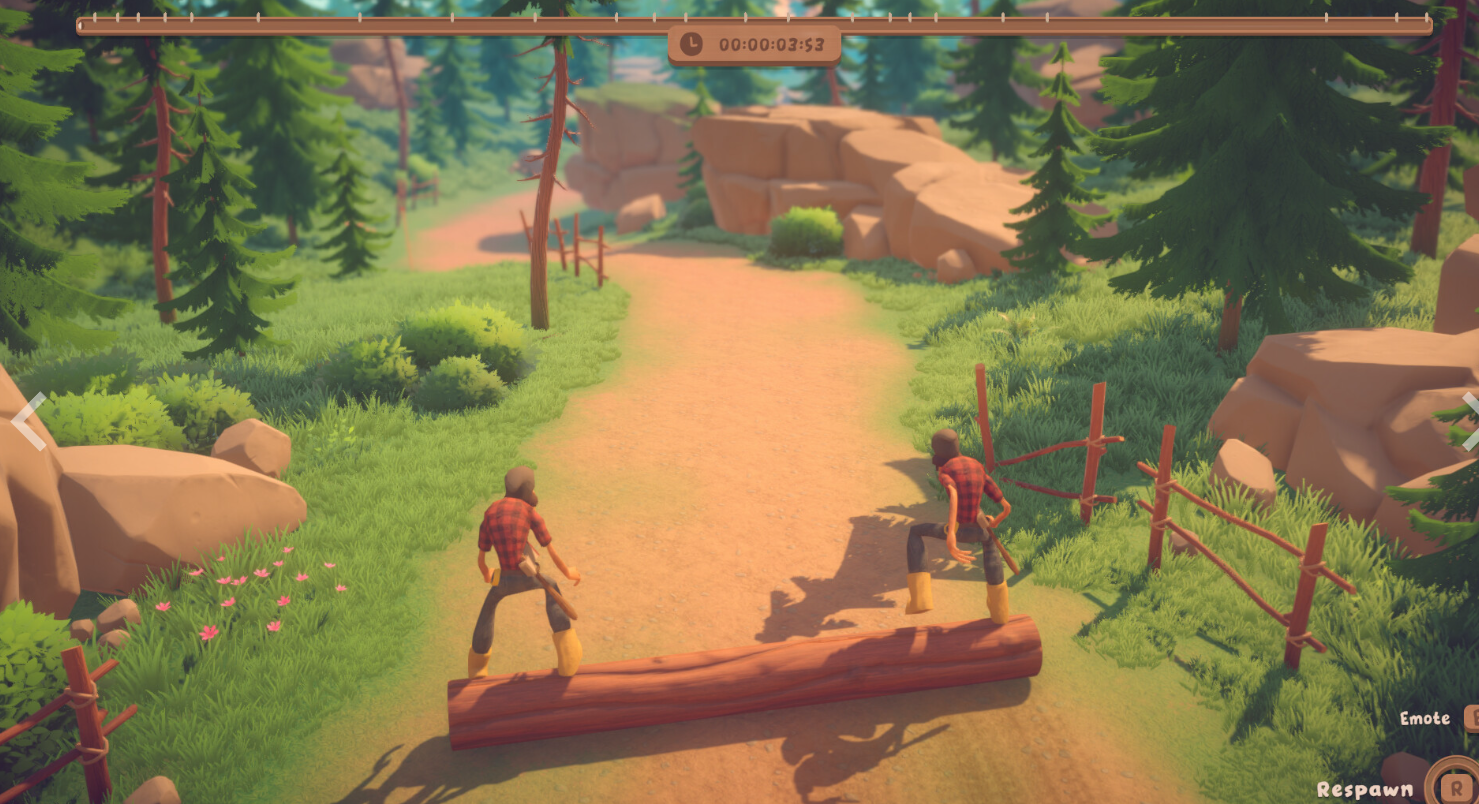Click the clock icon on the timer panel
Screen dimensions: 1479x804
(x=691, y=45)
